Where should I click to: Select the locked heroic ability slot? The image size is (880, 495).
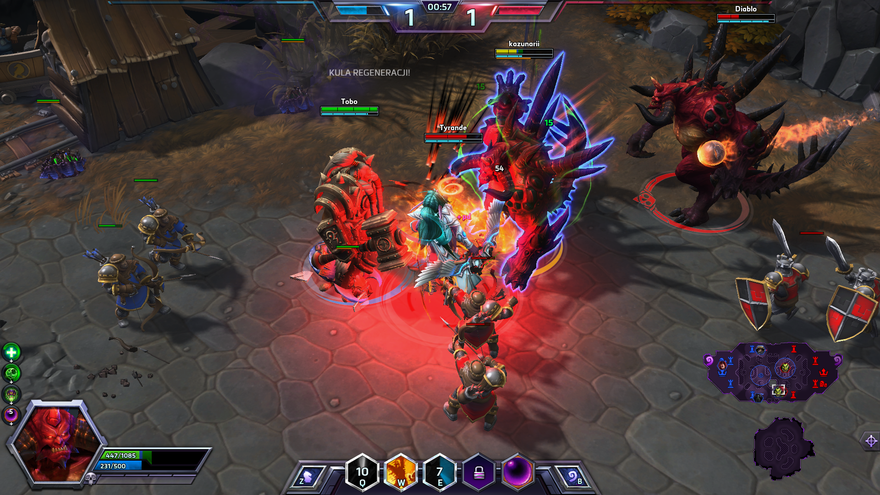pyautogui.click(x=478, y=472)
